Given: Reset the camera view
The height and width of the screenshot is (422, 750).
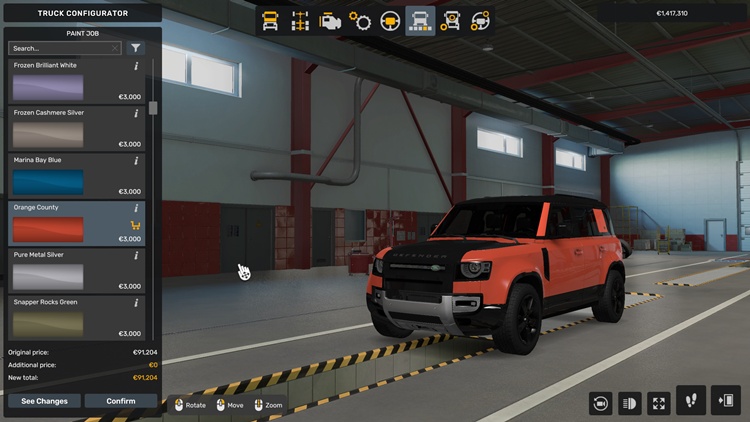Looking at the screenshot, I should 601,402.
